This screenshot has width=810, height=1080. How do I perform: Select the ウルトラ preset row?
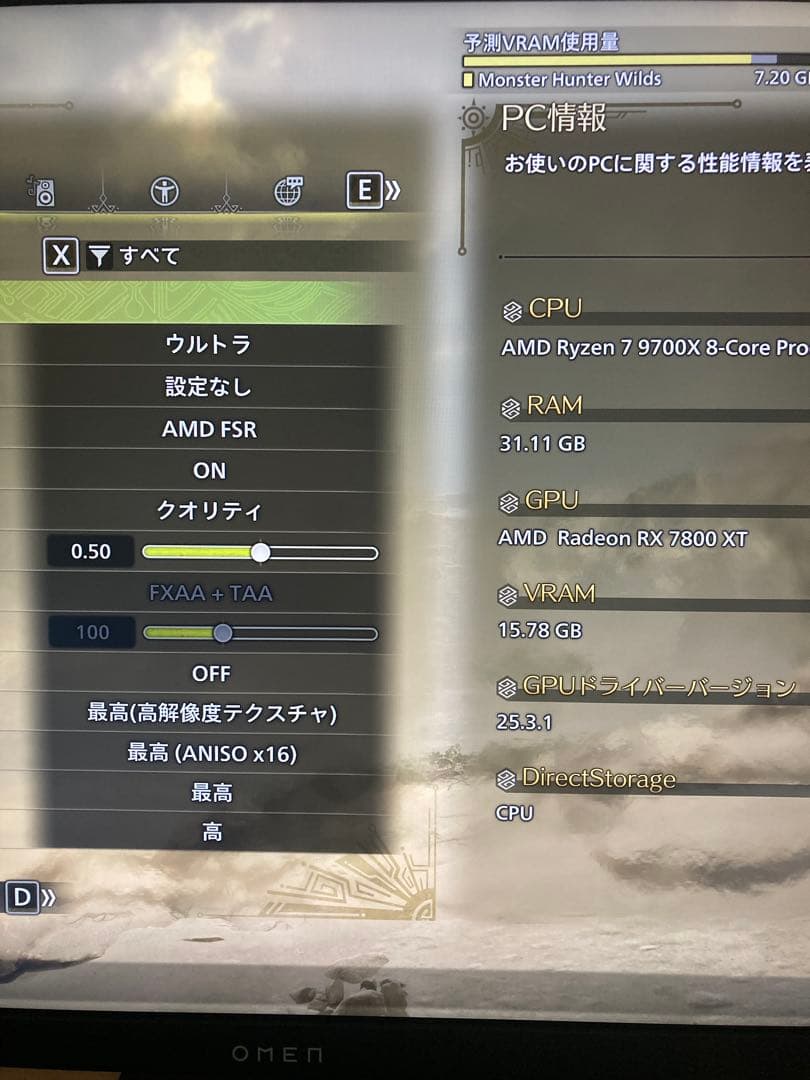(209, 345)
